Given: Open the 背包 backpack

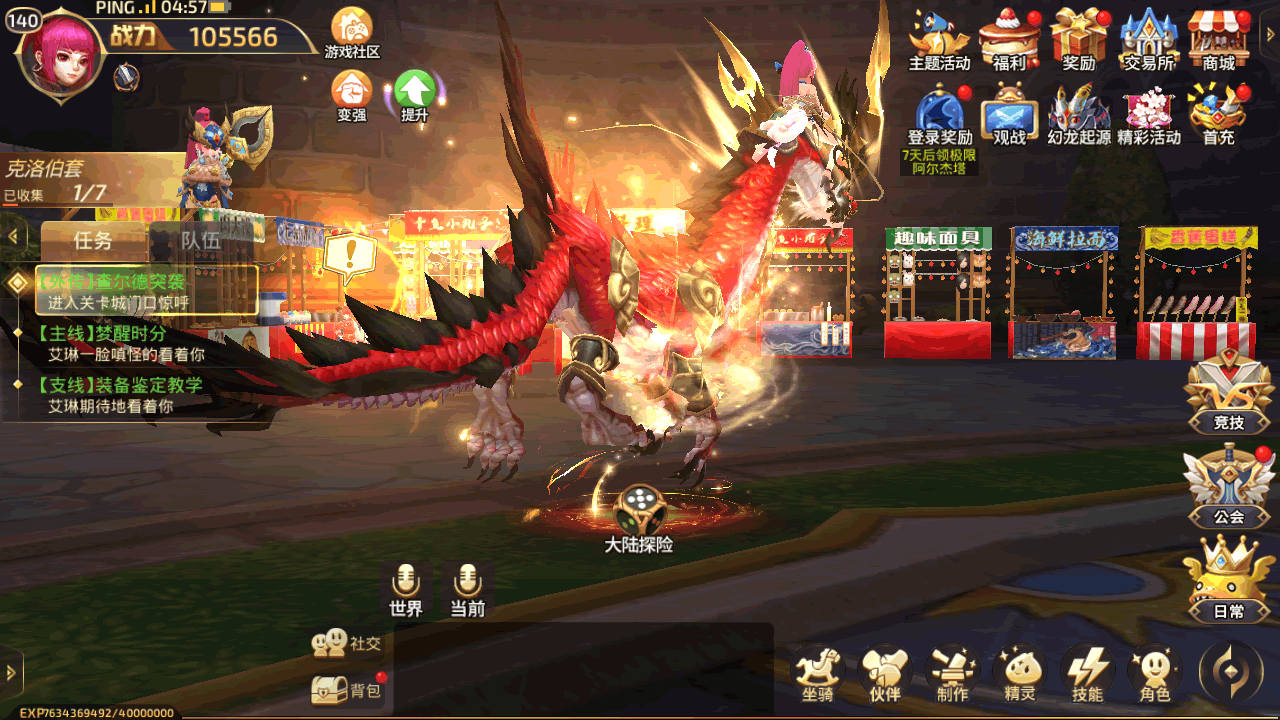Looking at the screenshot, I should click(x=348, y=690).
